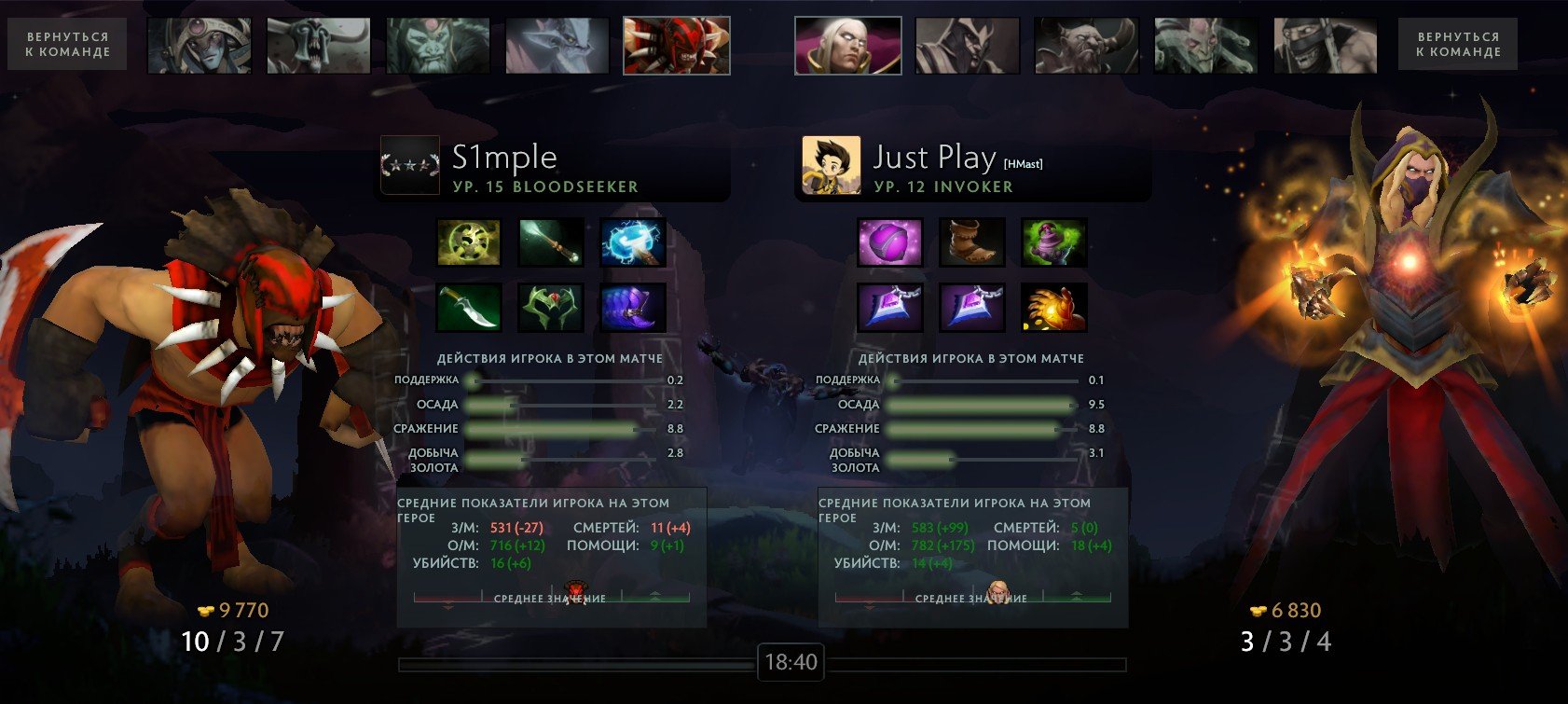Click the yellow-green swirling disc item
Viewport: 1568px width, 704px height.
pyautogui.click(x=469, y=242)
